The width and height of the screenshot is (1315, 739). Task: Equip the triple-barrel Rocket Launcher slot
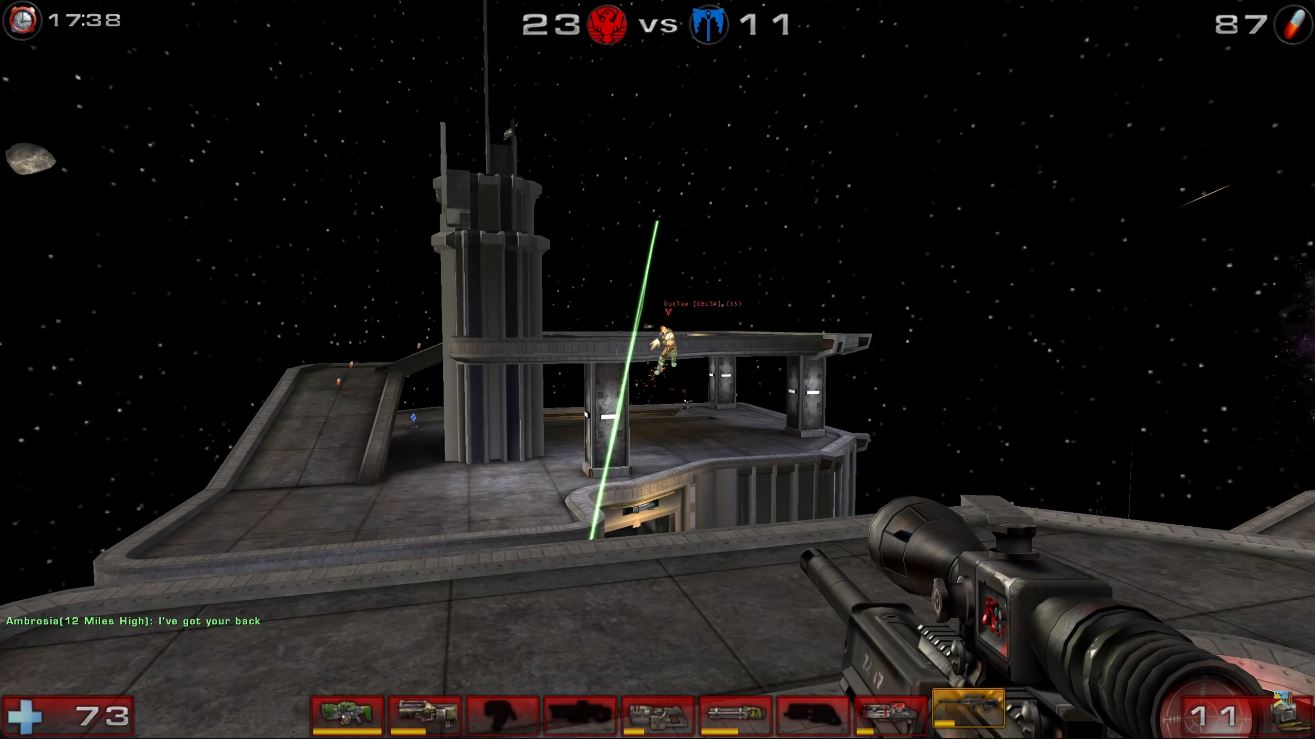(x=736, y=714)
